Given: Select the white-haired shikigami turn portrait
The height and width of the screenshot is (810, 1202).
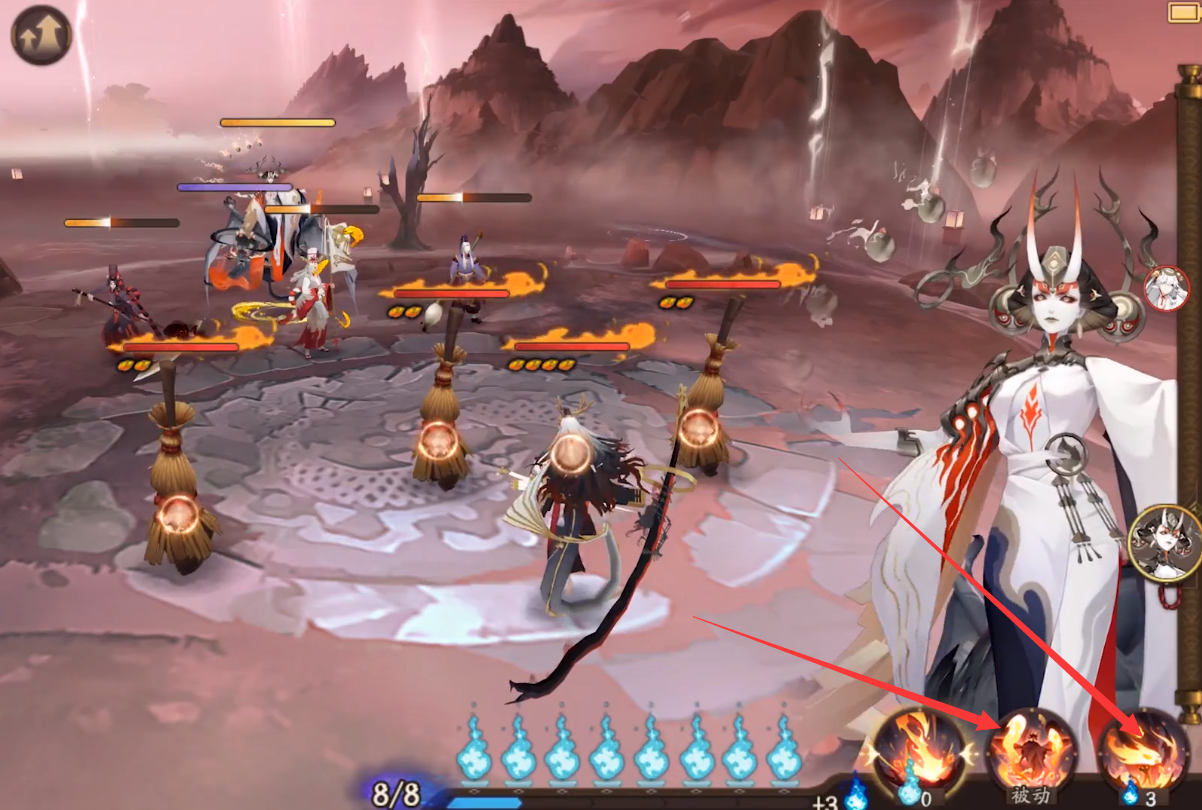Looking at the screenshot, I should click(x=1166, y=289).
